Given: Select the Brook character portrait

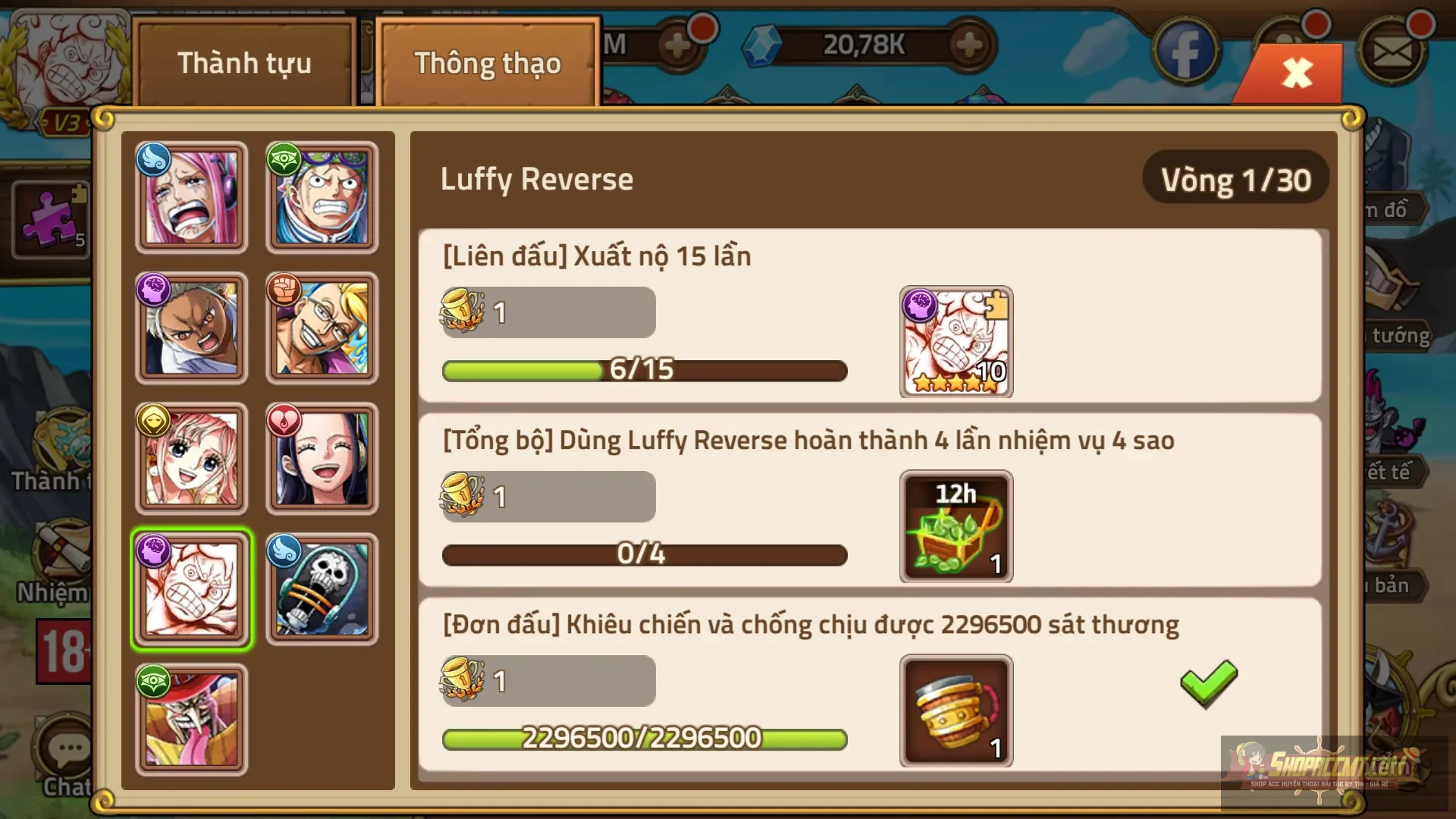Looking at the screenshot, I should tap(322, 588).
